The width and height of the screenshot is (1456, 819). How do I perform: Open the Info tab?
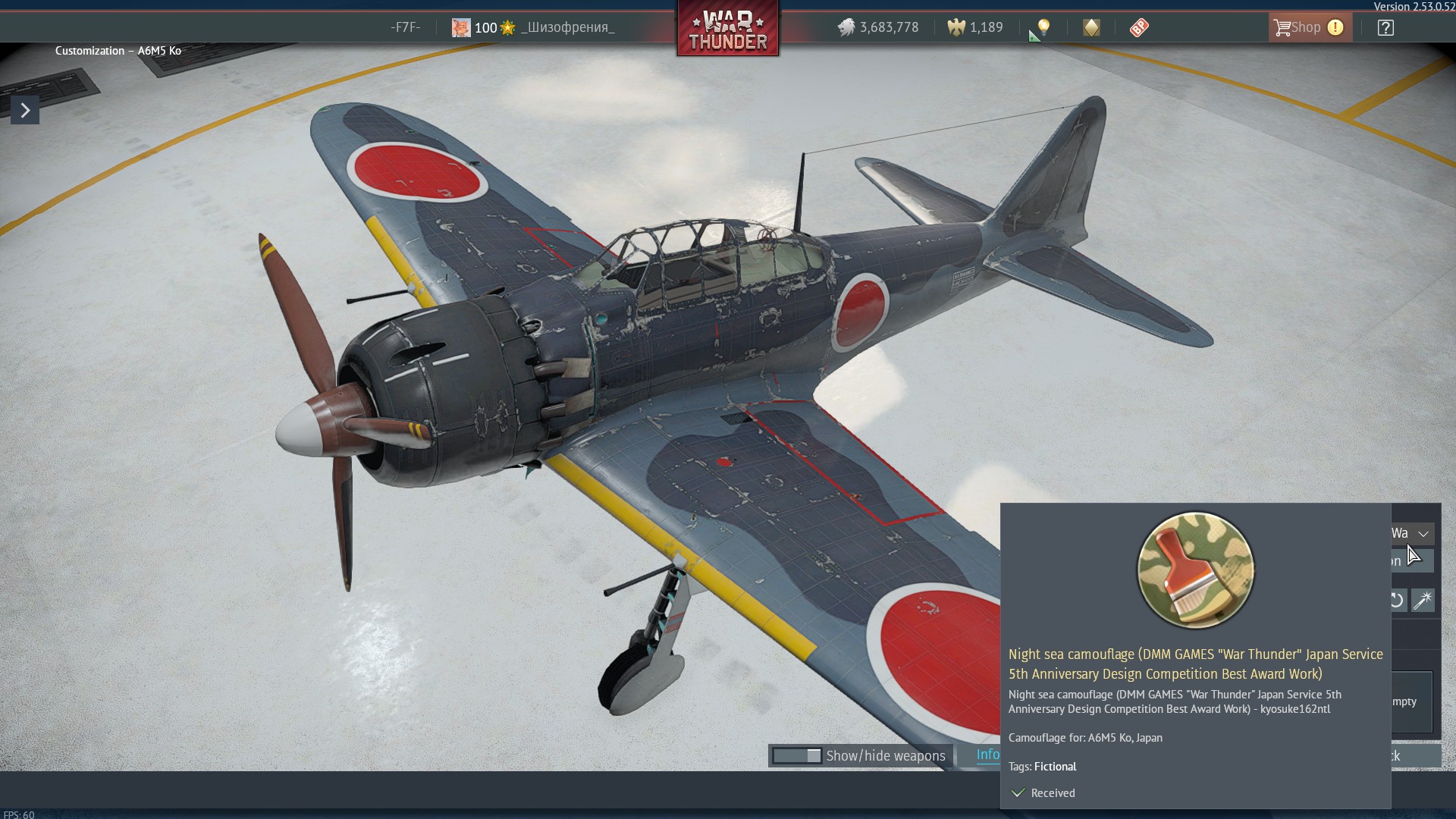(x=987, y=755)
